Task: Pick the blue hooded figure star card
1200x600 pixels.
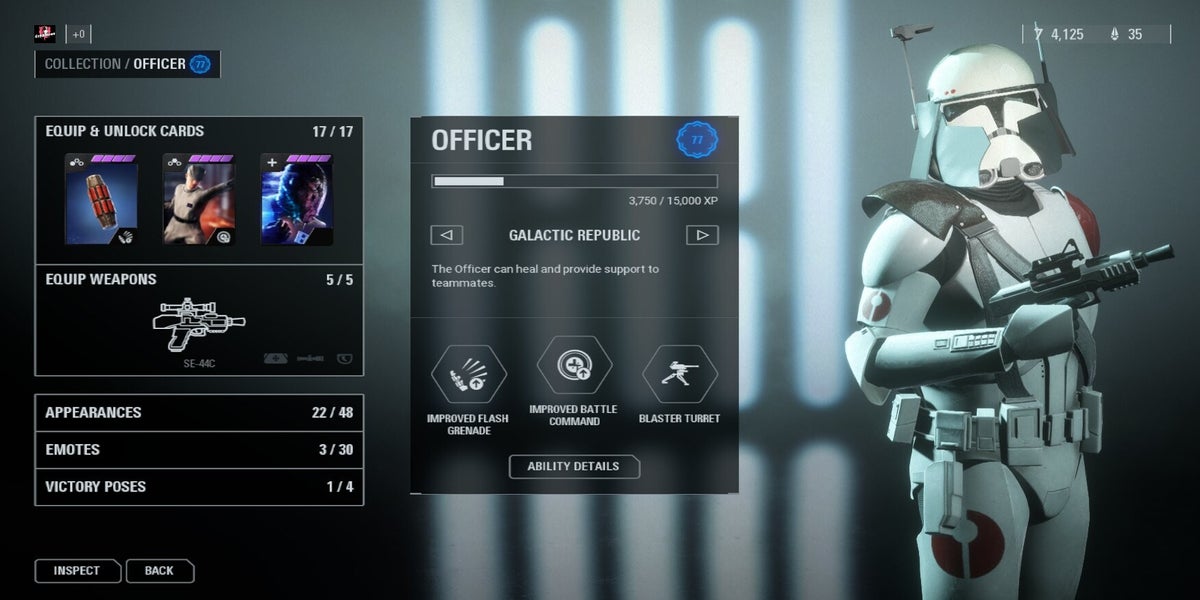Action: point(297,198)
